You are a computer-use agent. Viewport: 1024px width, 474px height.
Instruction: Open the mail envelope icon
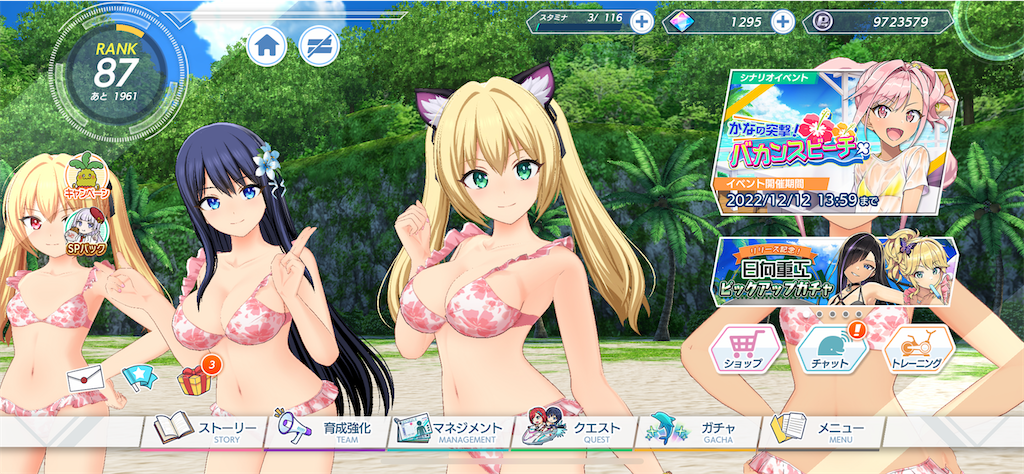click(x=85, y=378)
